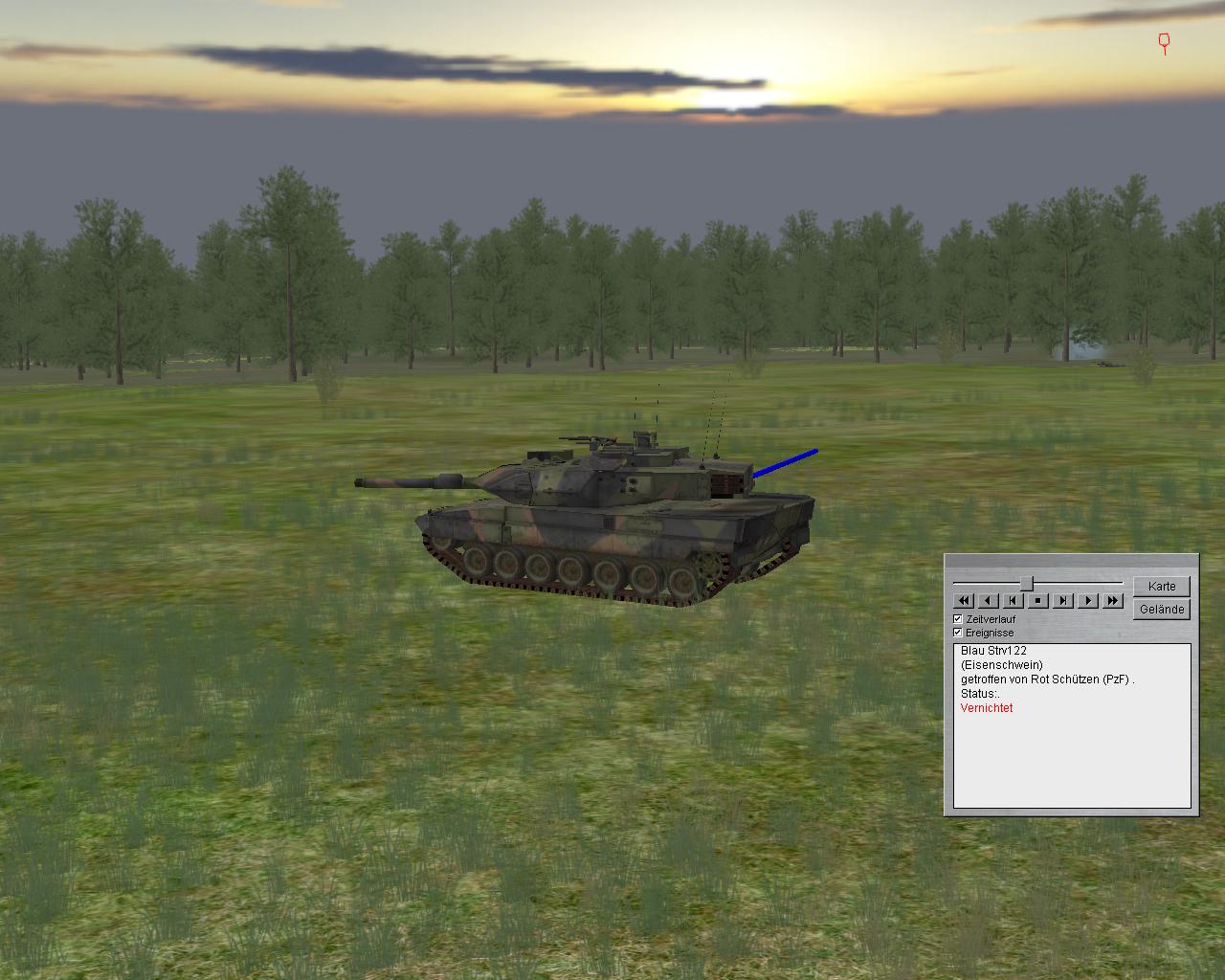Fast rewind the replay
Image resolution: width=1225 pixels, height=980 pixels.
964,600
